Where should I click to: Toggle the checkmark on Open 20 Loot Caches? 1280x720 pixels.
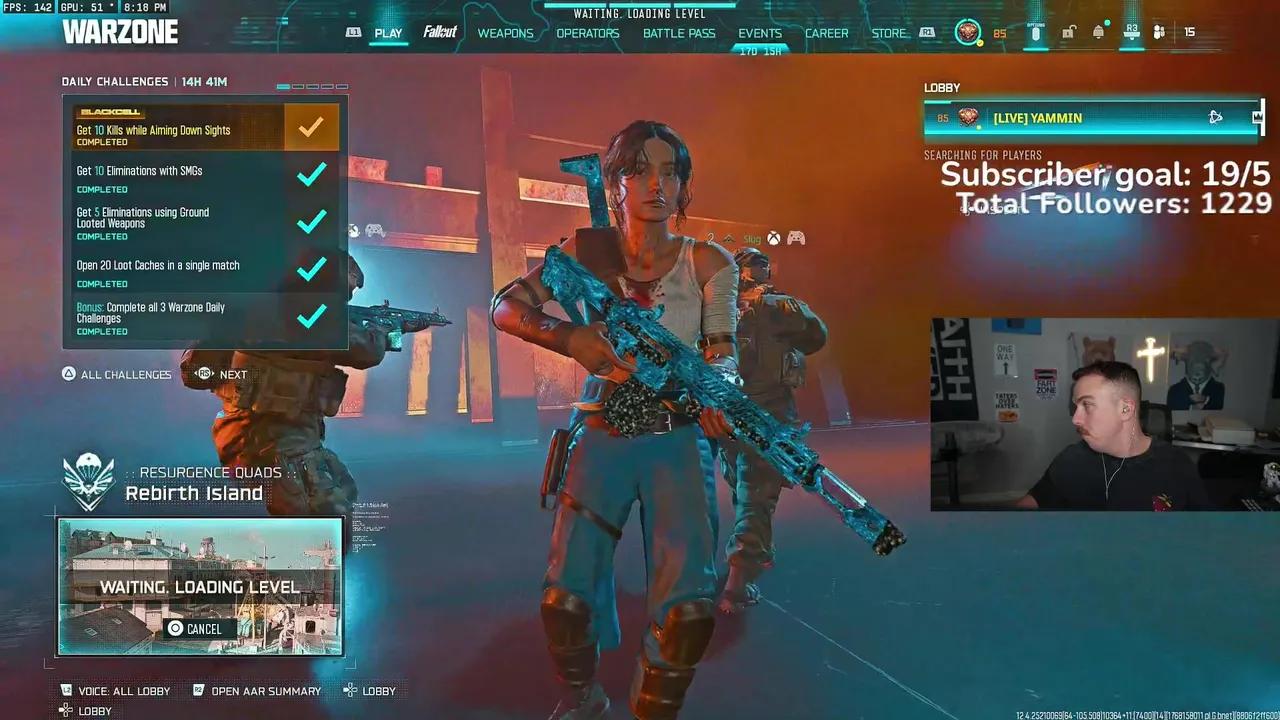(311, 269)
